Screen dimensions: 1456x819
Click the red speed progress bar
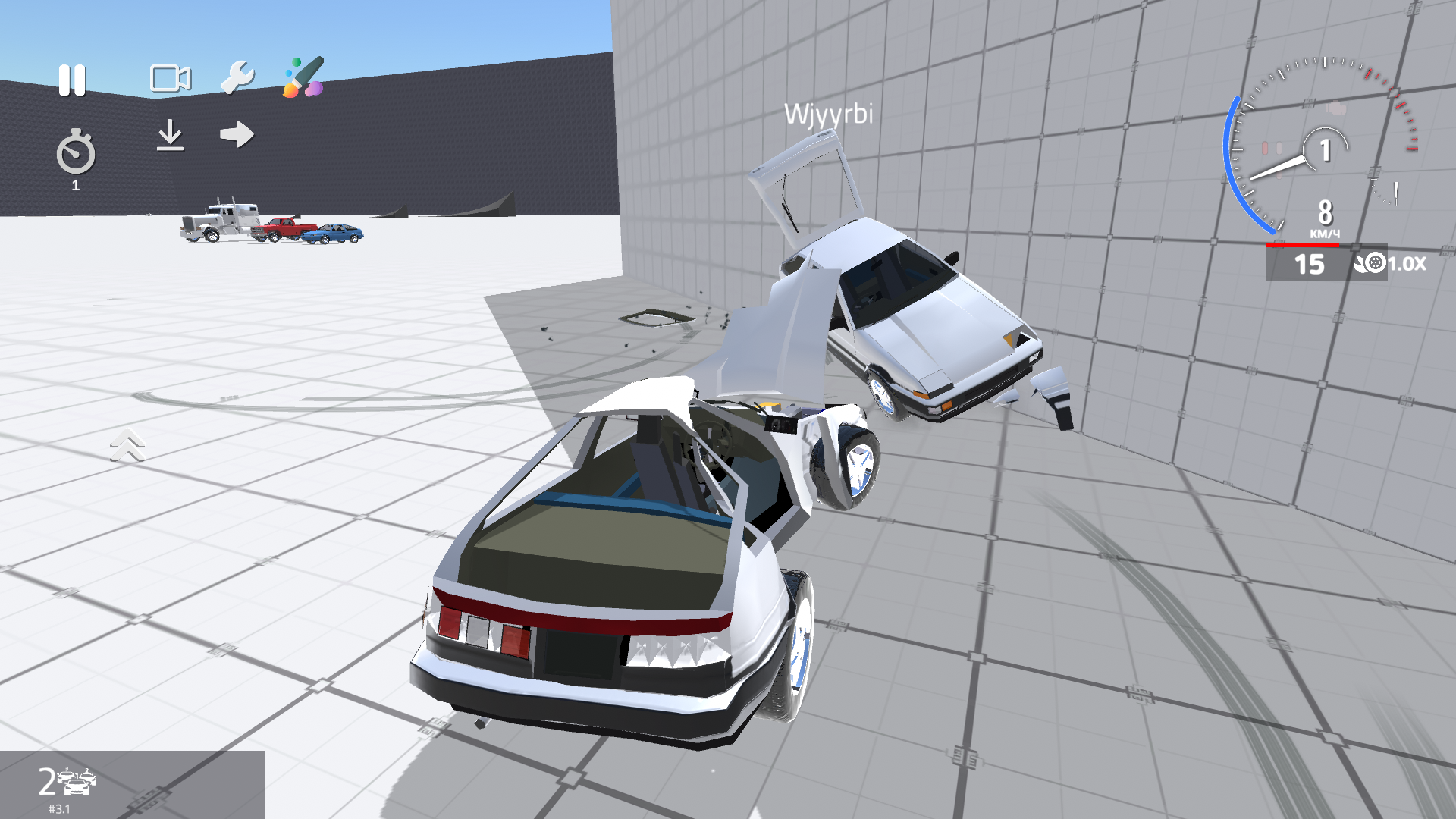(1304, 246)
